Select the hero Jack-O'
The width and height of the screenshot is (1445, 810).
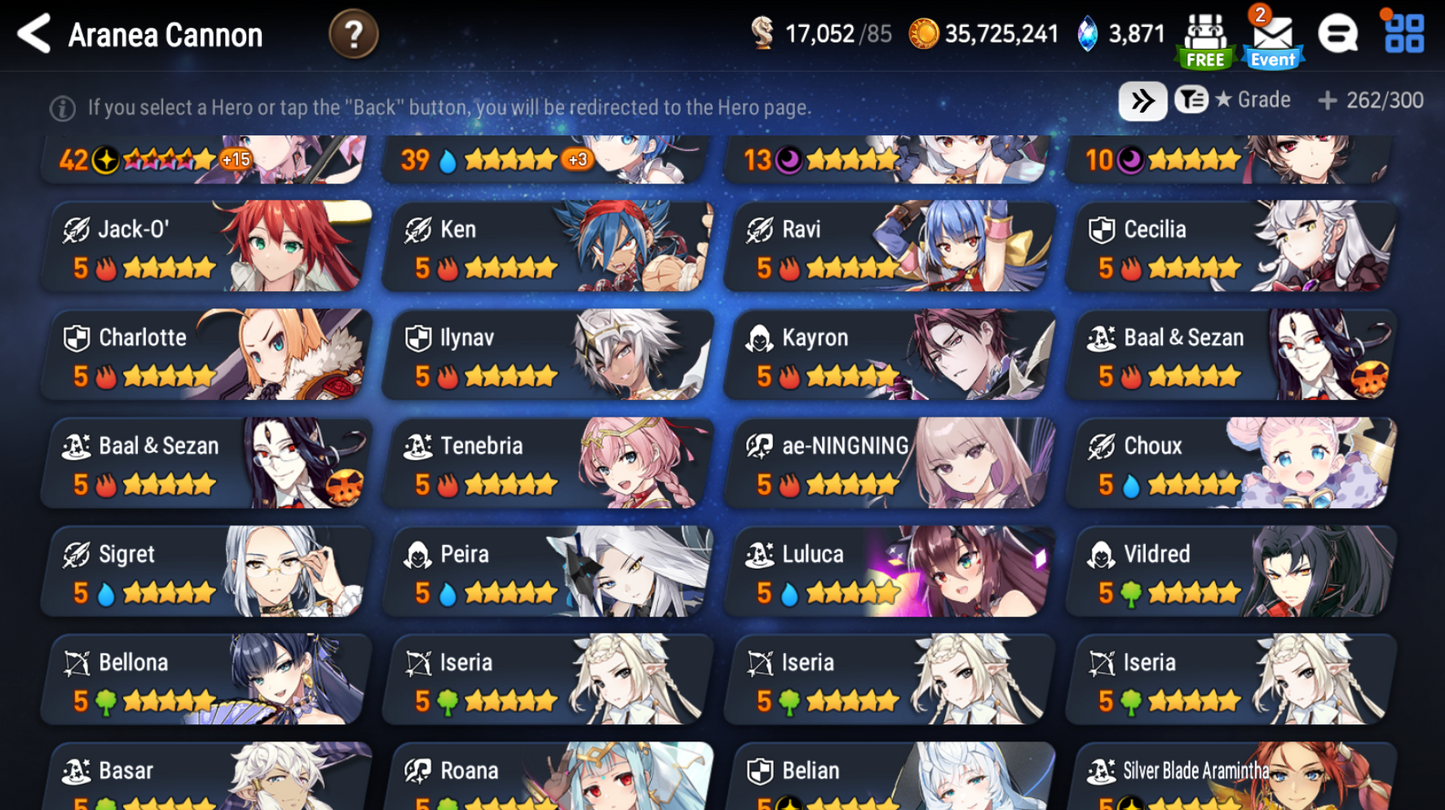point(205,247)
